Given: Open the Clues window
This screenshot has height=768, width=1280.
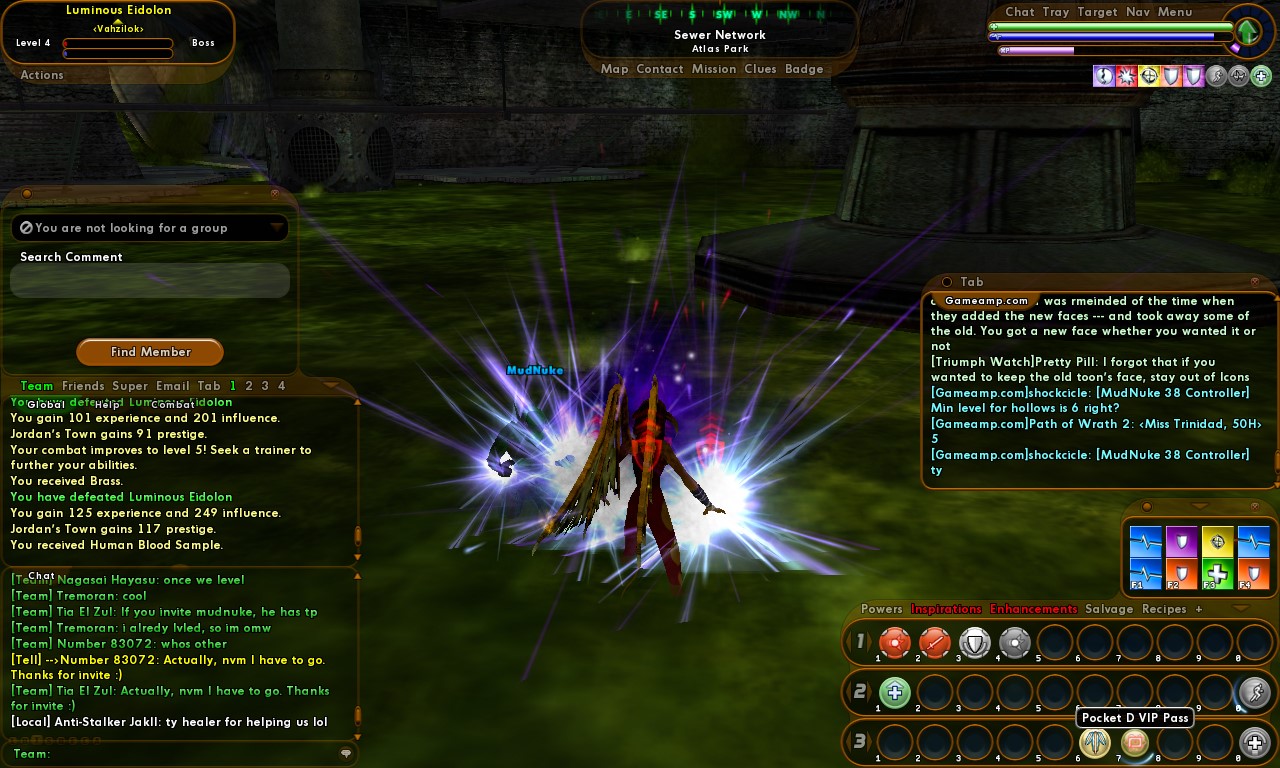Looking at the screenshot, I should [x=760, y=69].
